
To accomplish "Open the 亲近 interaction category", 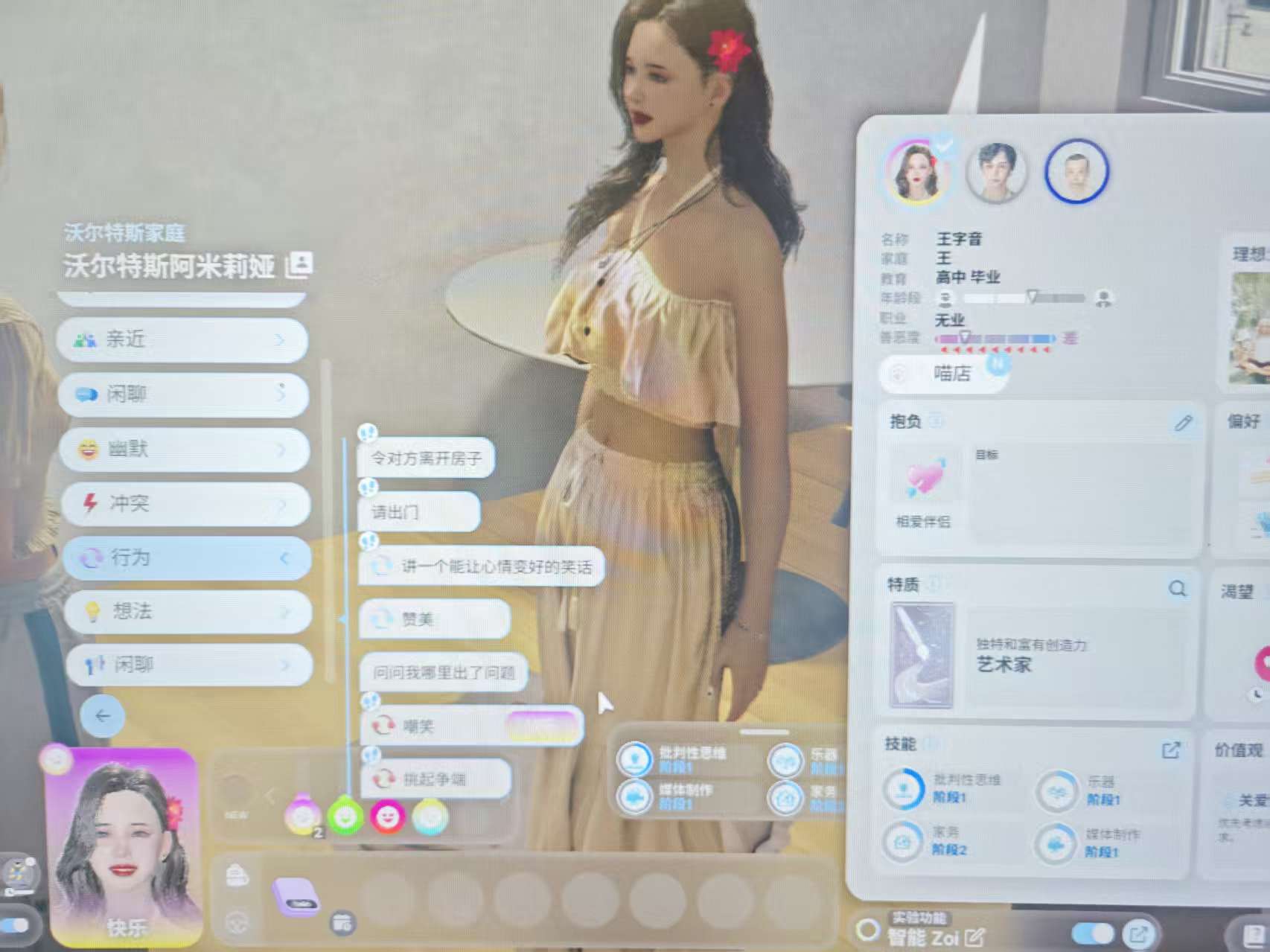I will click(182, 340).
